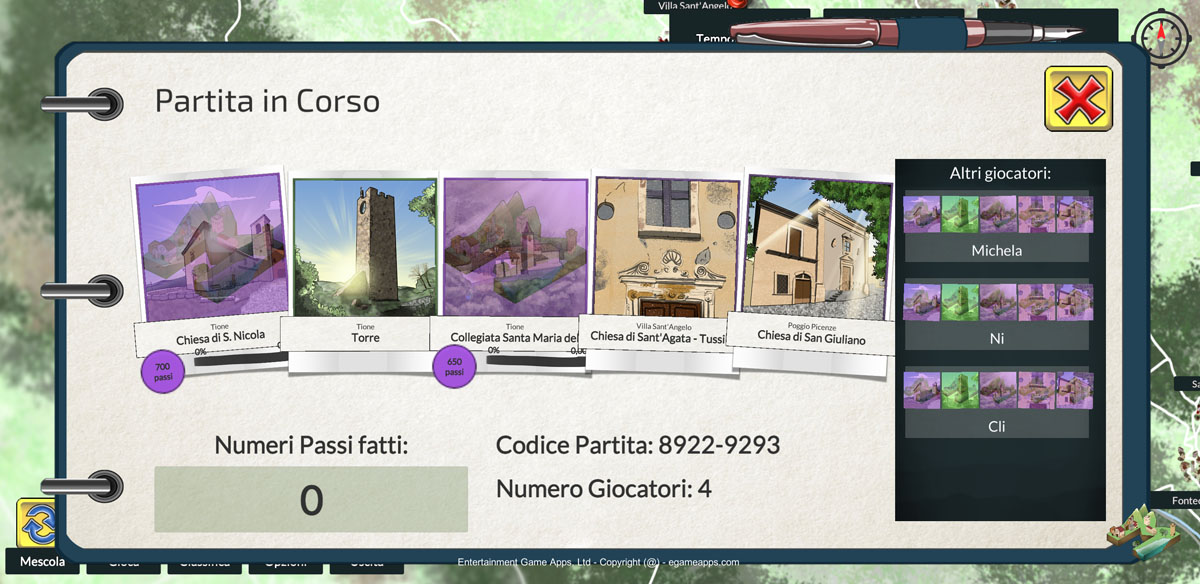
Task: Select player Ni in the players list
Action: (996, 338)
